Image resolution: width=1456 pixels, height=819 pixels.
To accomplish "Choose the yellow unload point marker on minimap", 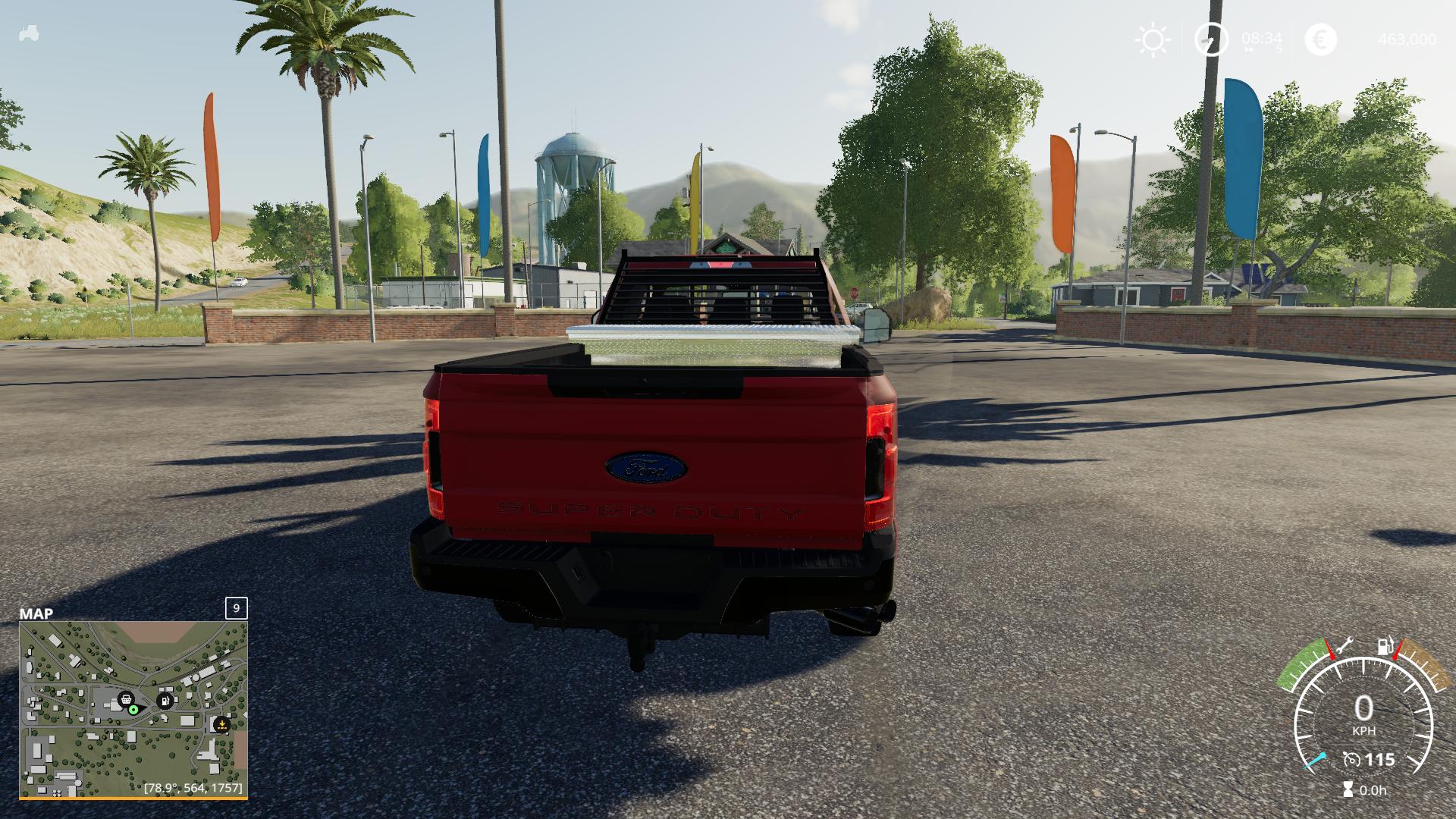I will pyautogui.click(x=221, y=724).
